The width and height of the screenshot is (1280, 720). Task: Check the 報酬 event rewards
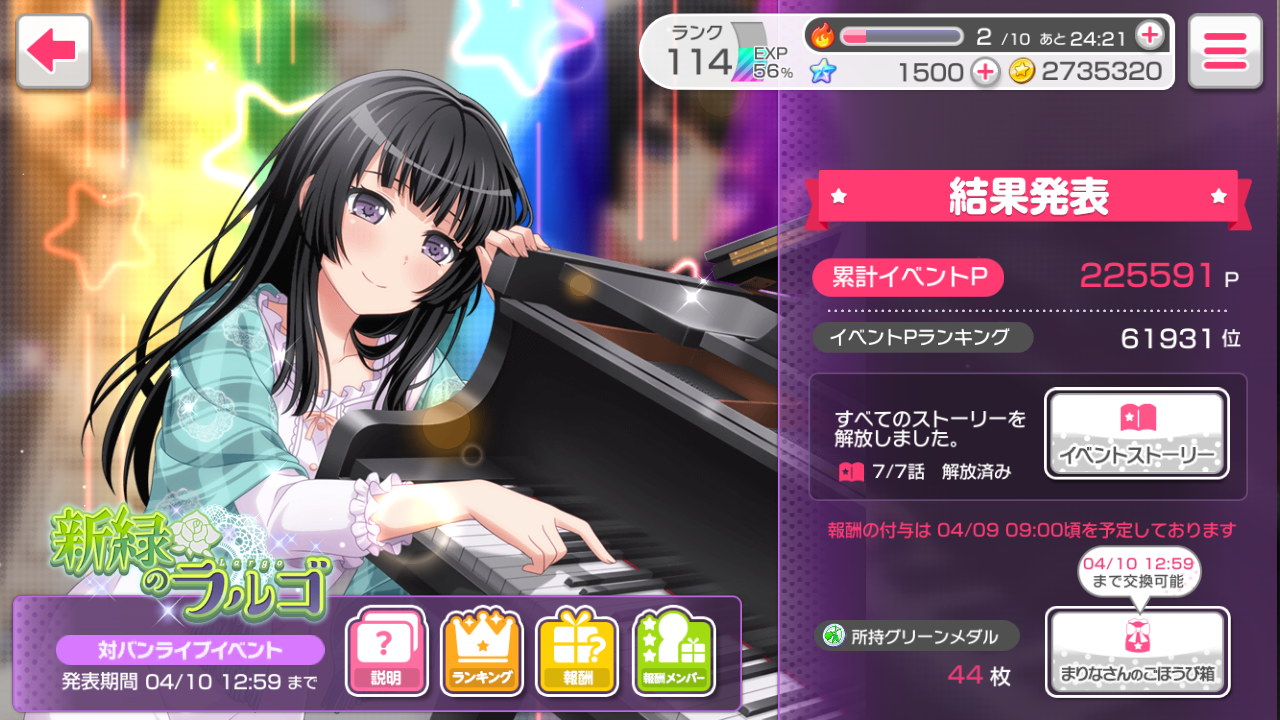pos(577,652)
